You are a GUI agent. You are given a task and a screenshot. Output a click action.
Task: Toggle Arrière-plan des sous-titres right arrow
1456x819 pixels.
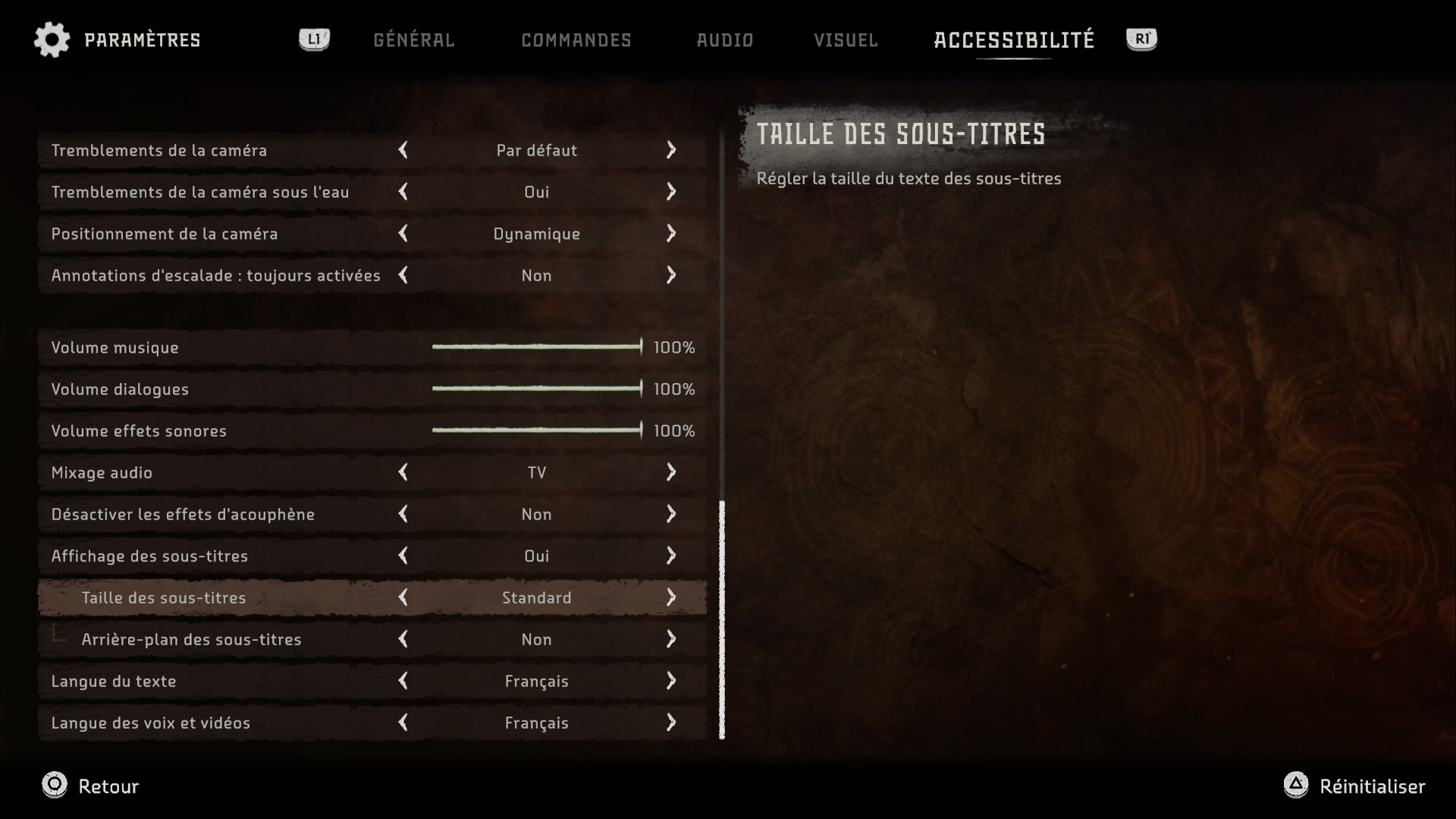tap(671, 639)
